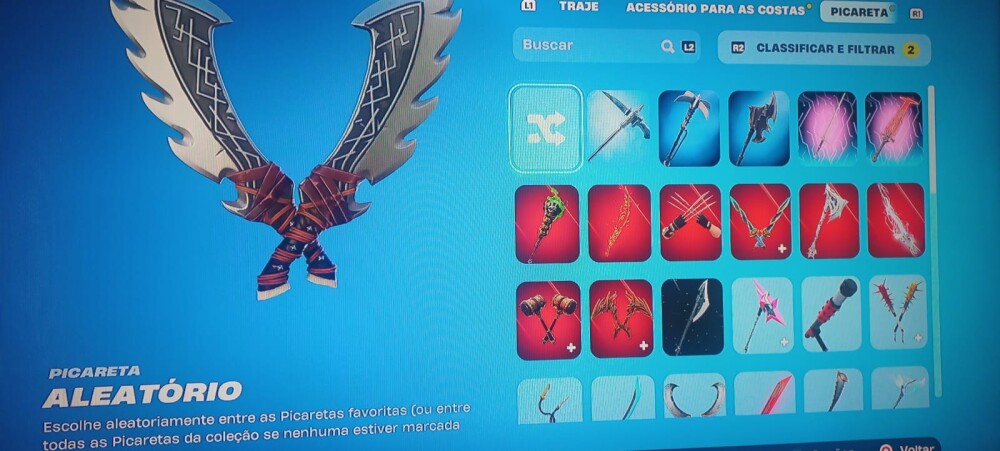Open the Acessório para as Costas tab
Screen dimensions: 1000x451
[x=714, y=9]
